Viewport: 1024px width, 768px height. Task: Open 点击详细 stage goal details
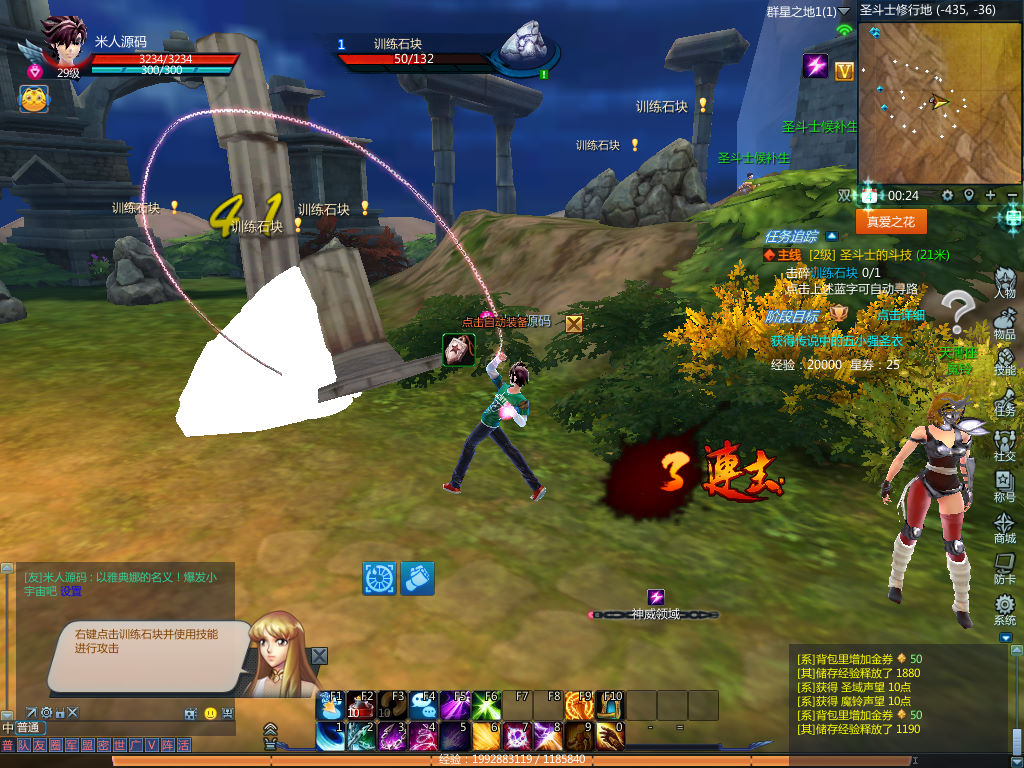pyautogui.click(x=901, y=315)
